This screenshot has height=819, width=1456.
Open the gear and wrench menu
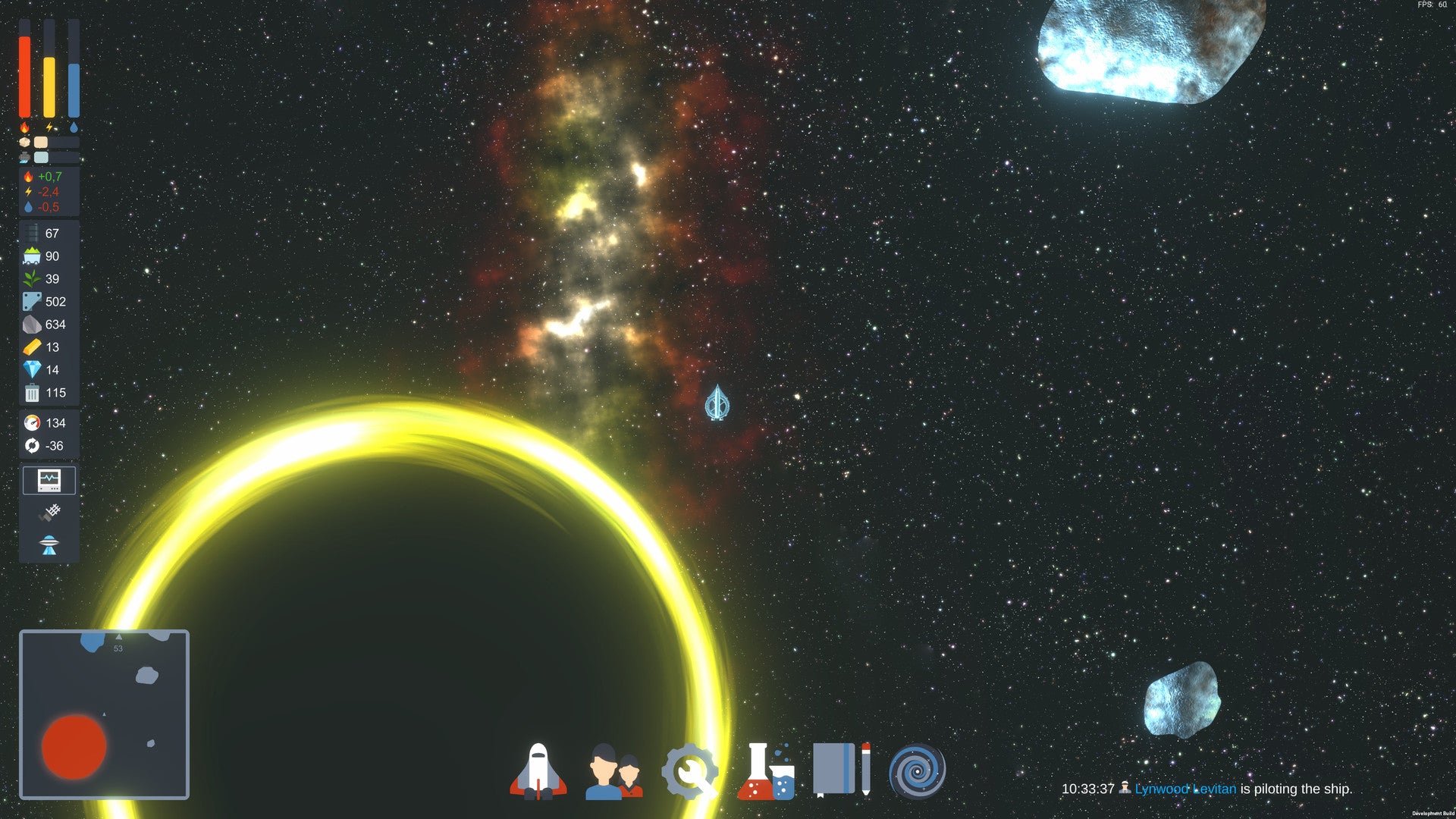click(x=689, y=771)
